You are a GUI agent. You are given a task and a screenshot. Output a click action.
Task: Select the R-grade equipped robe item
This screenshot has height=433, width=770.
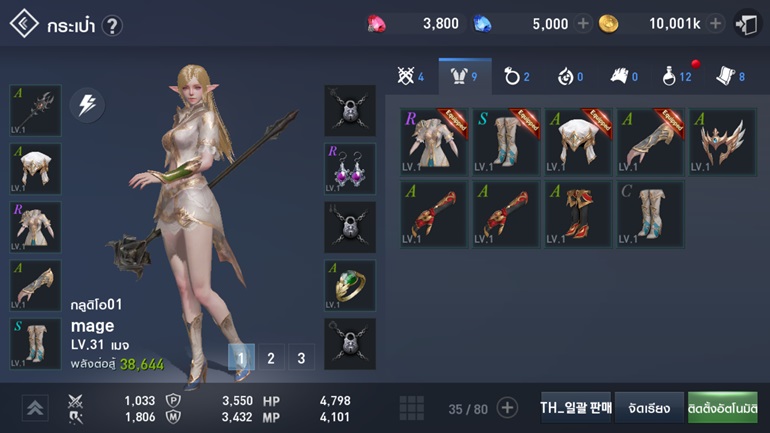click(x=435, y=141)
